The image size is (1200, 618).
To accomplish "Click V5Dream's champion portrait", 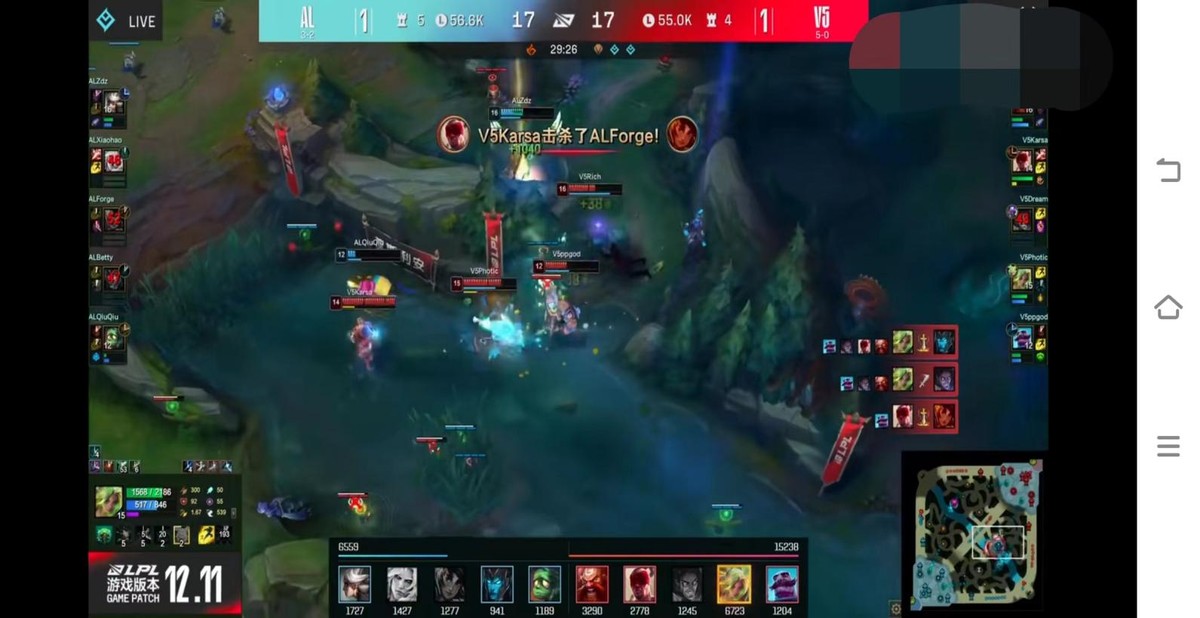I will [1022, 220].
